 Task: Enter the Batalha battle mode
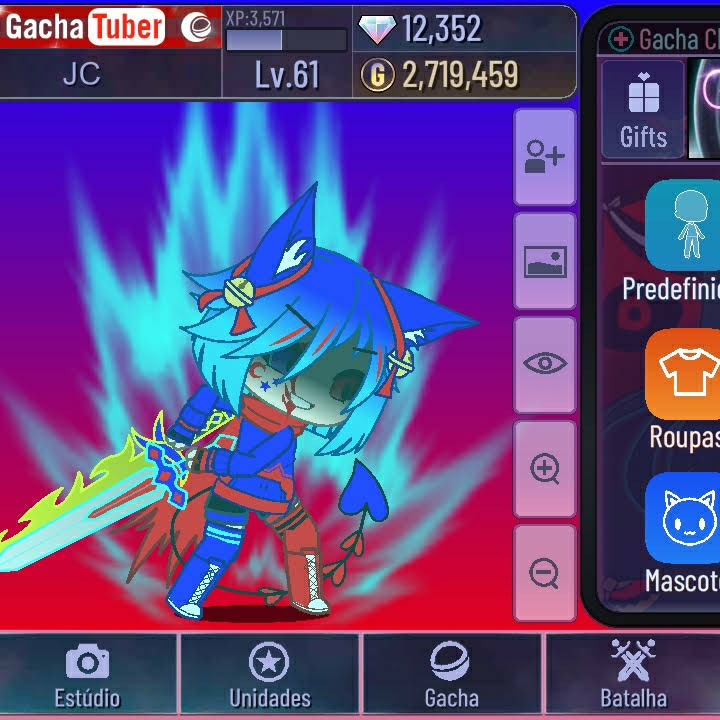tap(632, 675)
